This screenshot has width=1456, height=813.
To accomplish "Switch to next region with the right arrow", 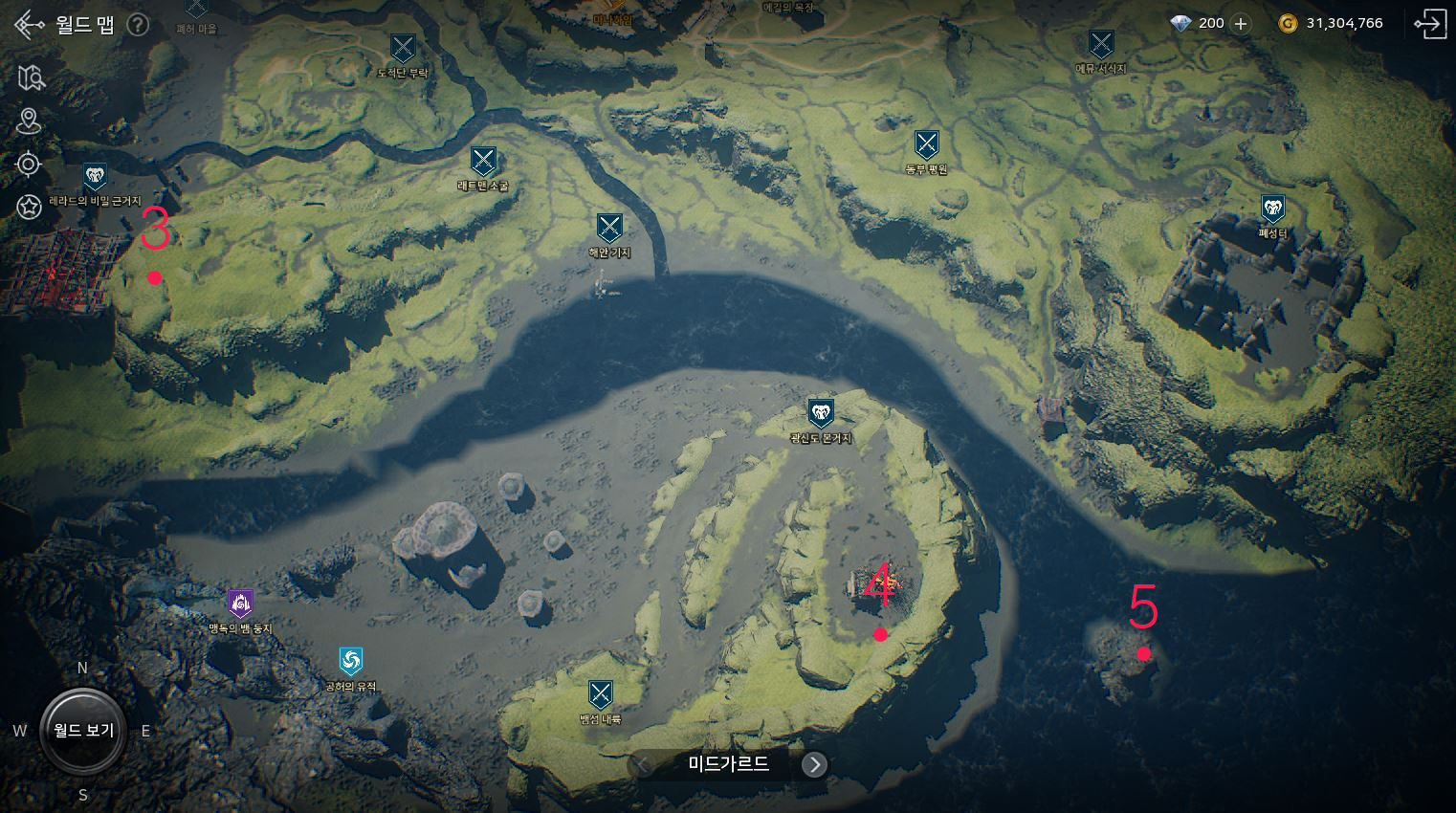I will [814, 764].
